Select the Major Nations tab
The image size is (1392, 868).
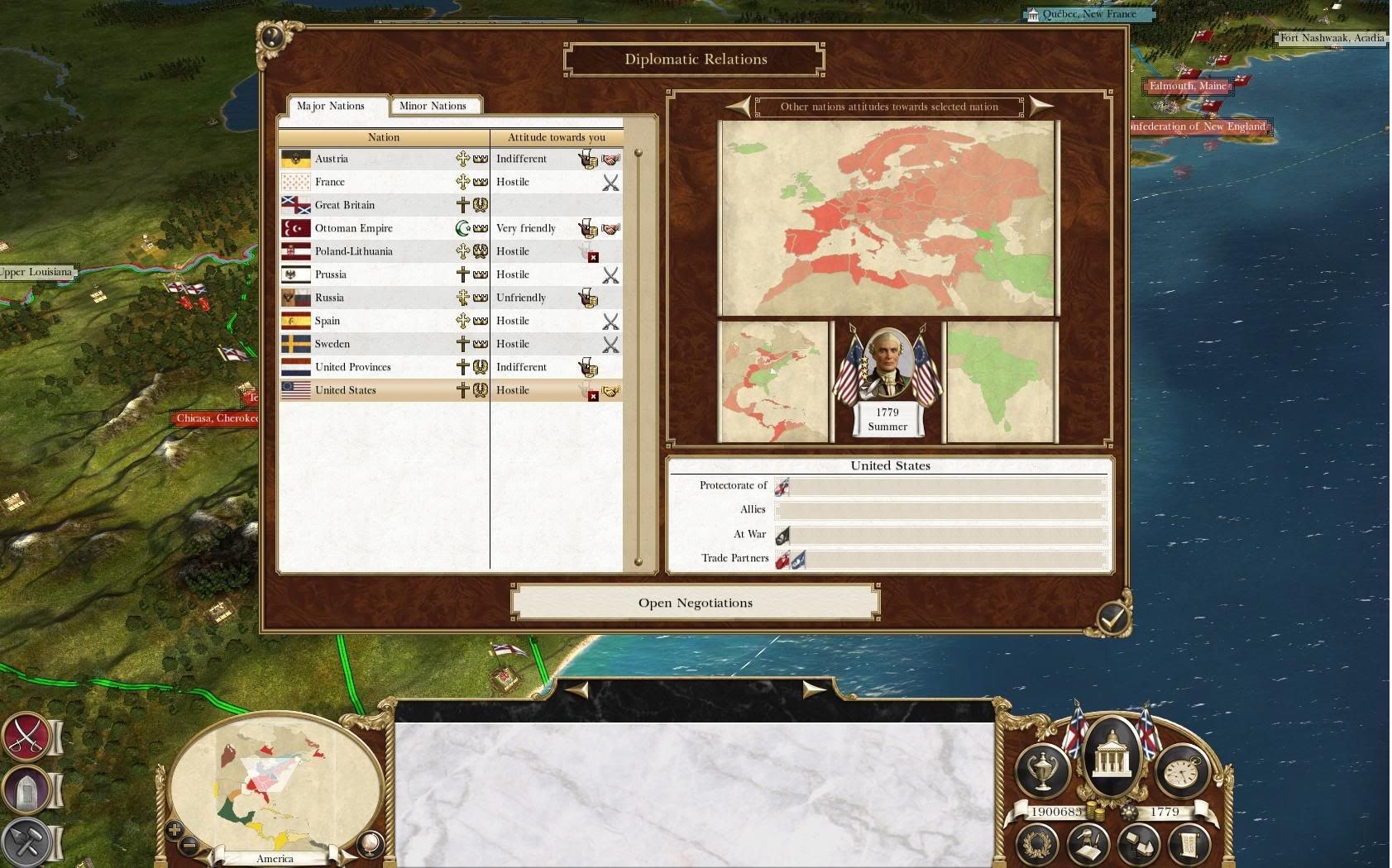coord(331,106)
